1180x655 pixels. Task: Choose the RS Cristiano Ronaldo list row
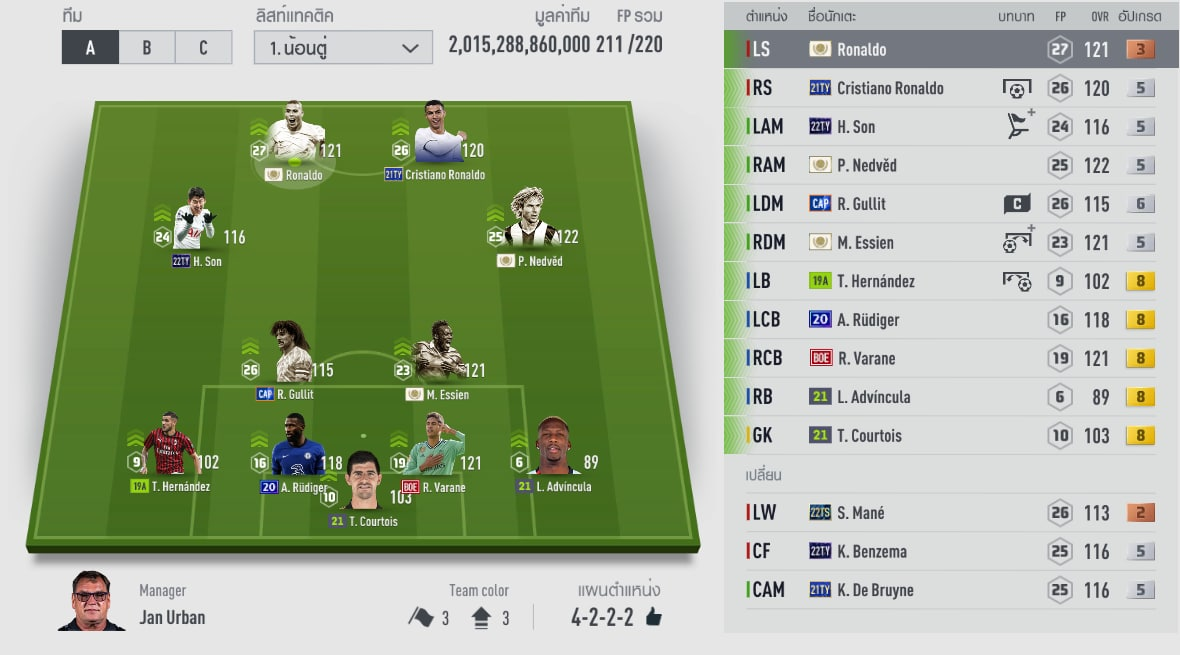pyautogui.click(x=950, y=88)
